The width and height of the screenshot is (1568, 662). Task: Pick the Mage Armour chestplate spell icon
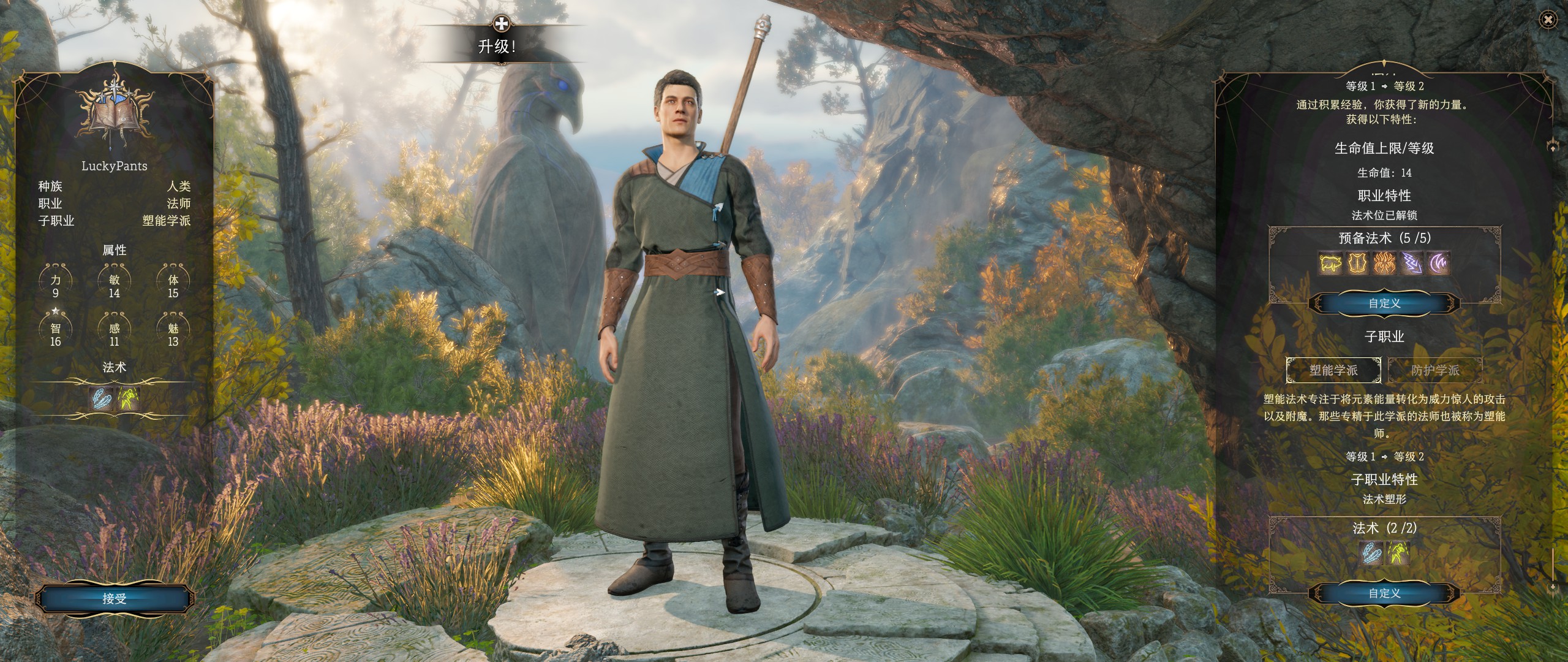click(1357, 264)
